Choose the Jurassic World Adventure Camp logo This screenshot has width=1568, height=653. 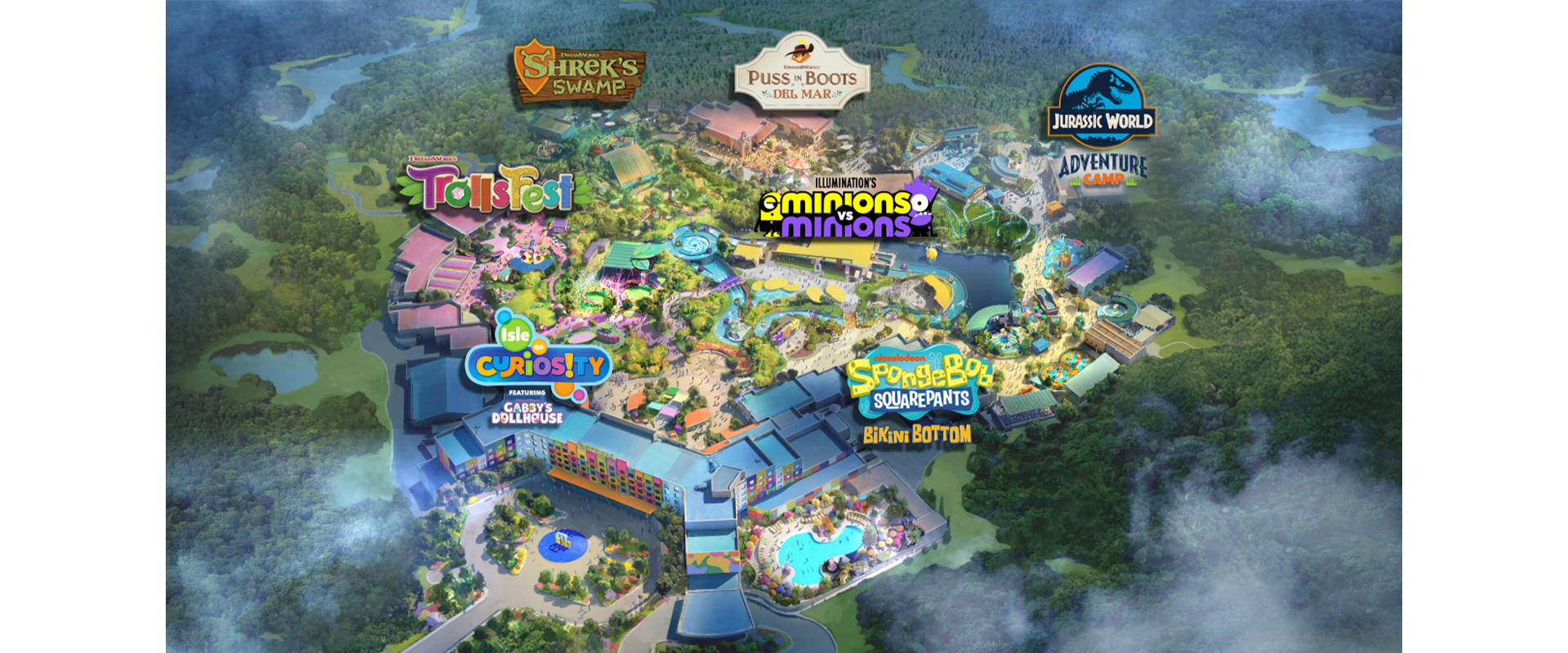point(1102,127)
